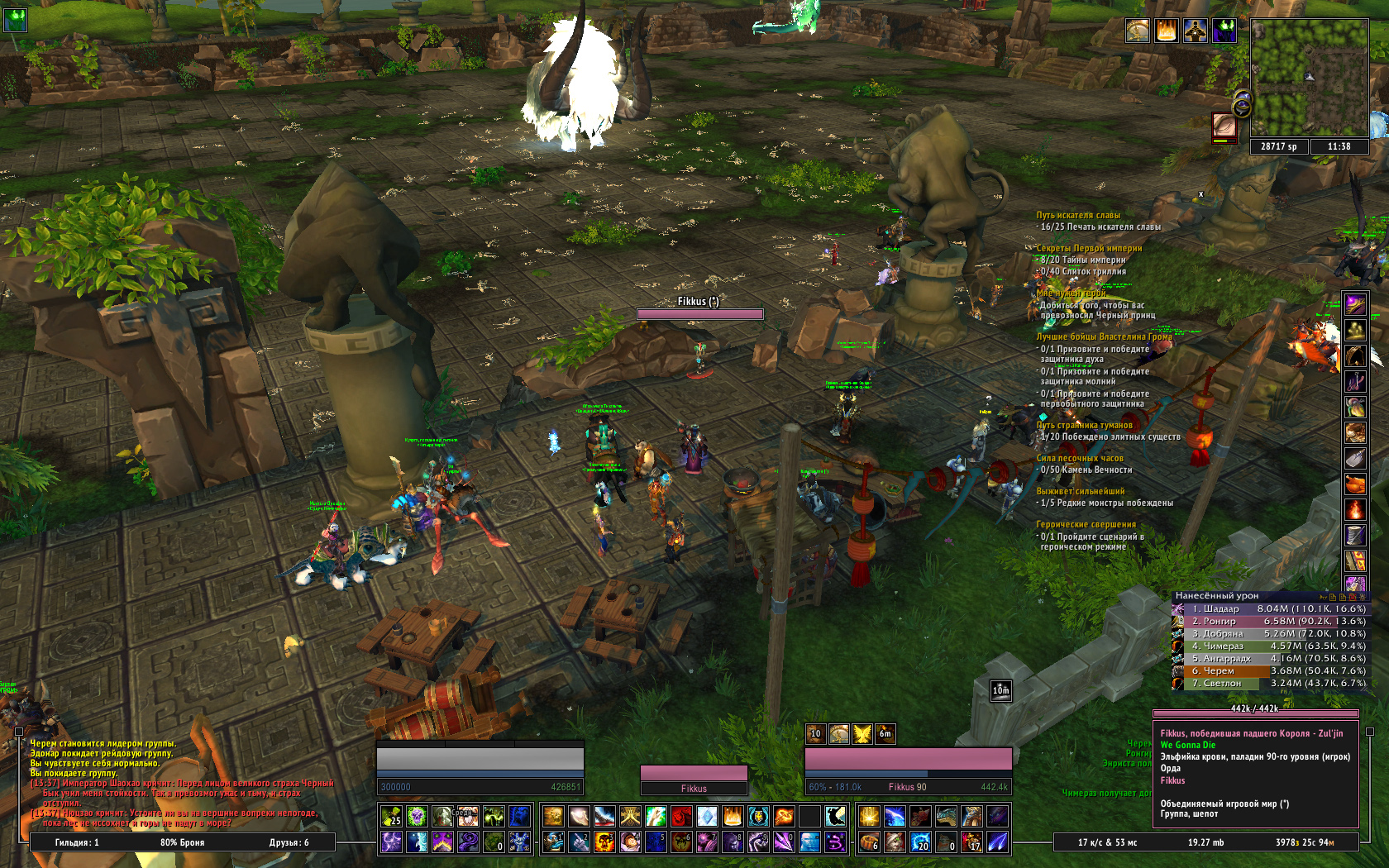The height and width of the screenshot is (868, 1389).
Task: Click the shovel icon on the vertical bar
Action: [1355, 458]
